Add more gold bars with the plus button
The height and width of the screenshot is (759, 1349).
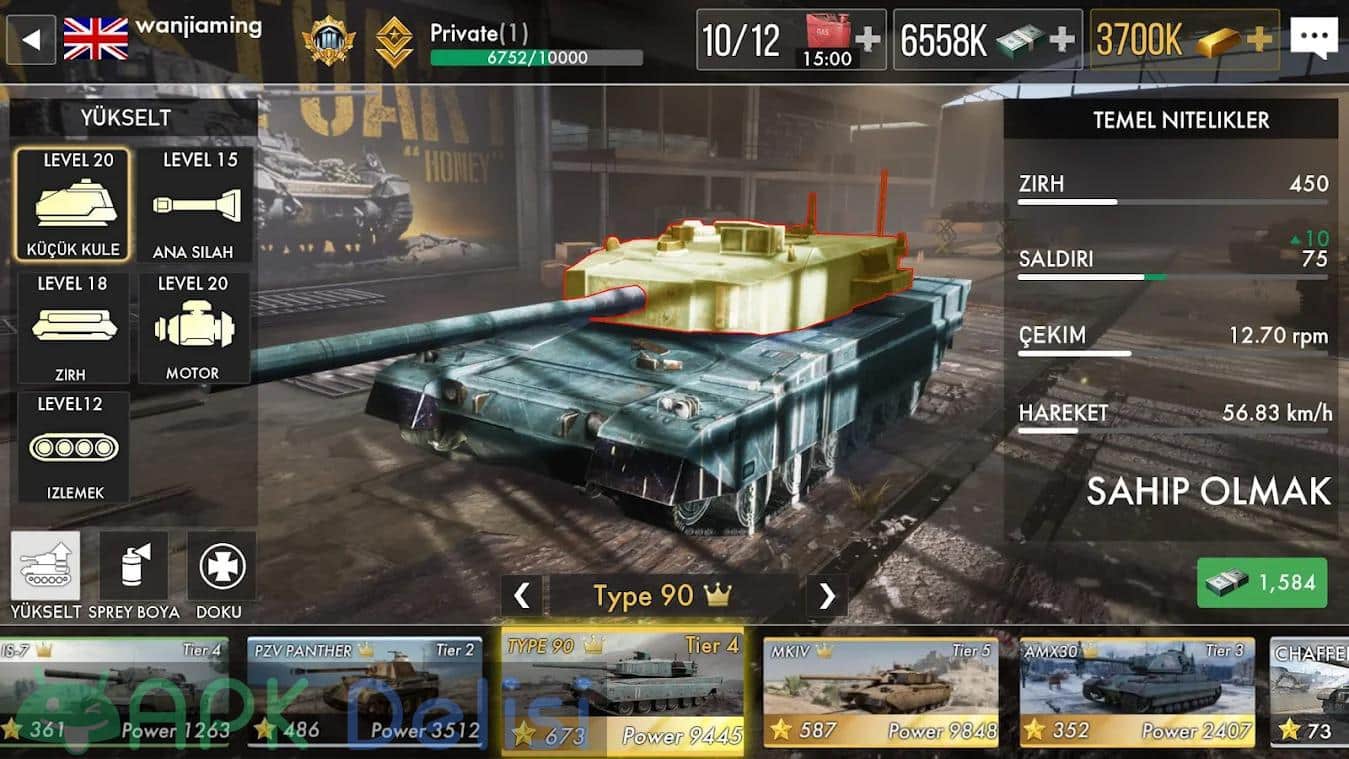click(1259, 40)
